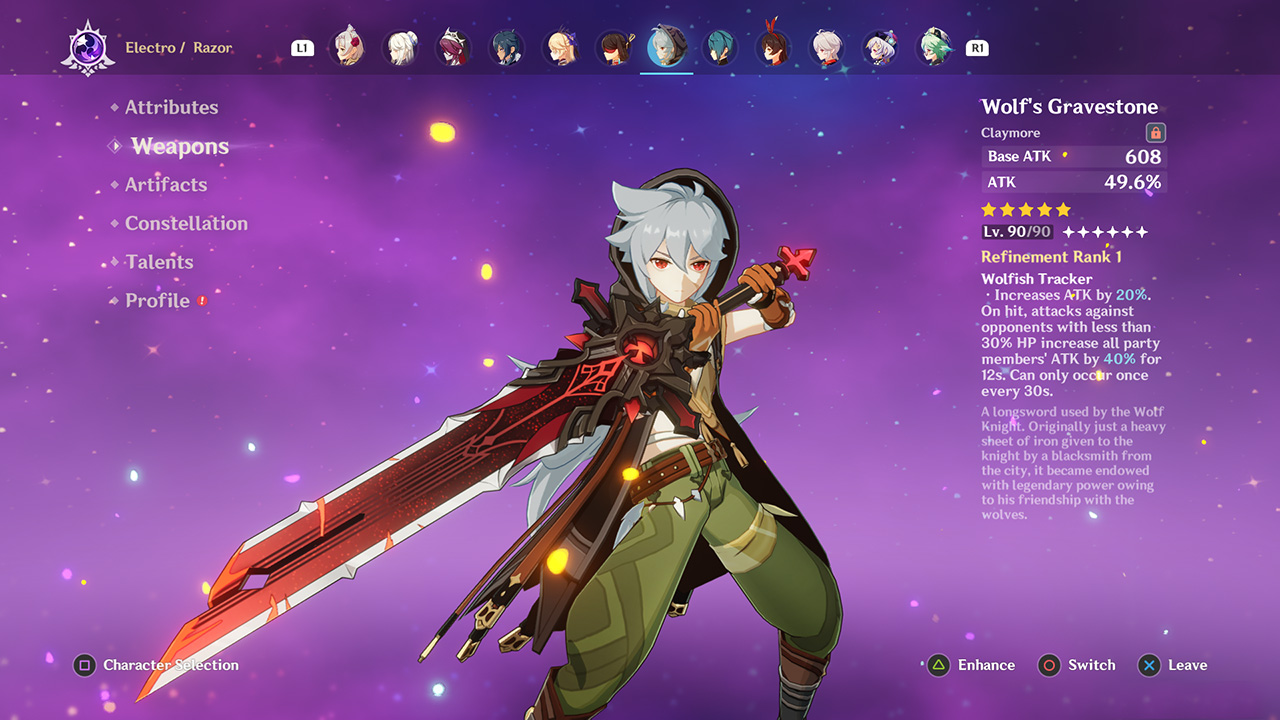Select Amber's portrait with red ribbon

(x=773, y=48)
